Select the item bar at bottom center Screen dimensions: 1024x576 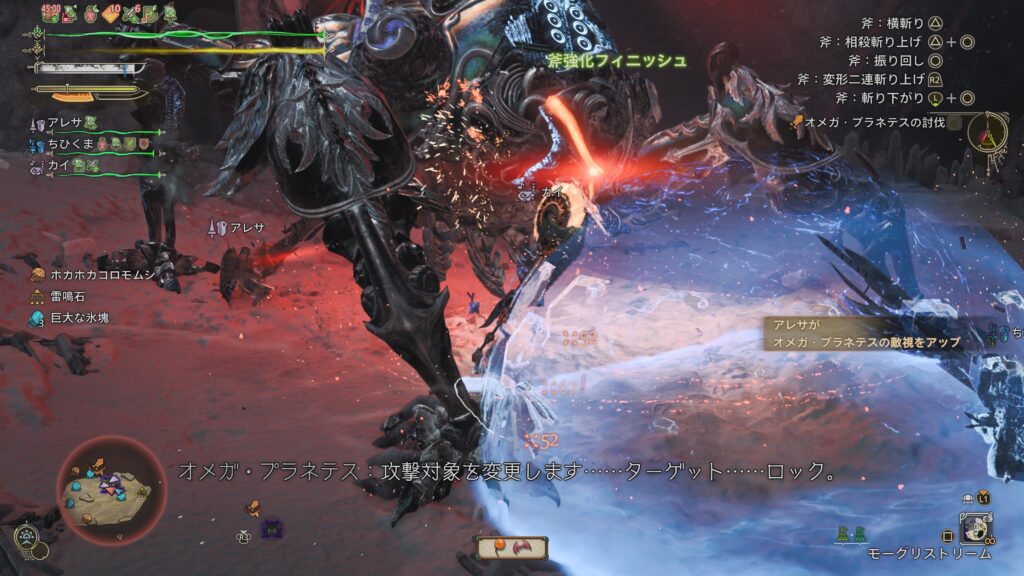coord(511,547)
